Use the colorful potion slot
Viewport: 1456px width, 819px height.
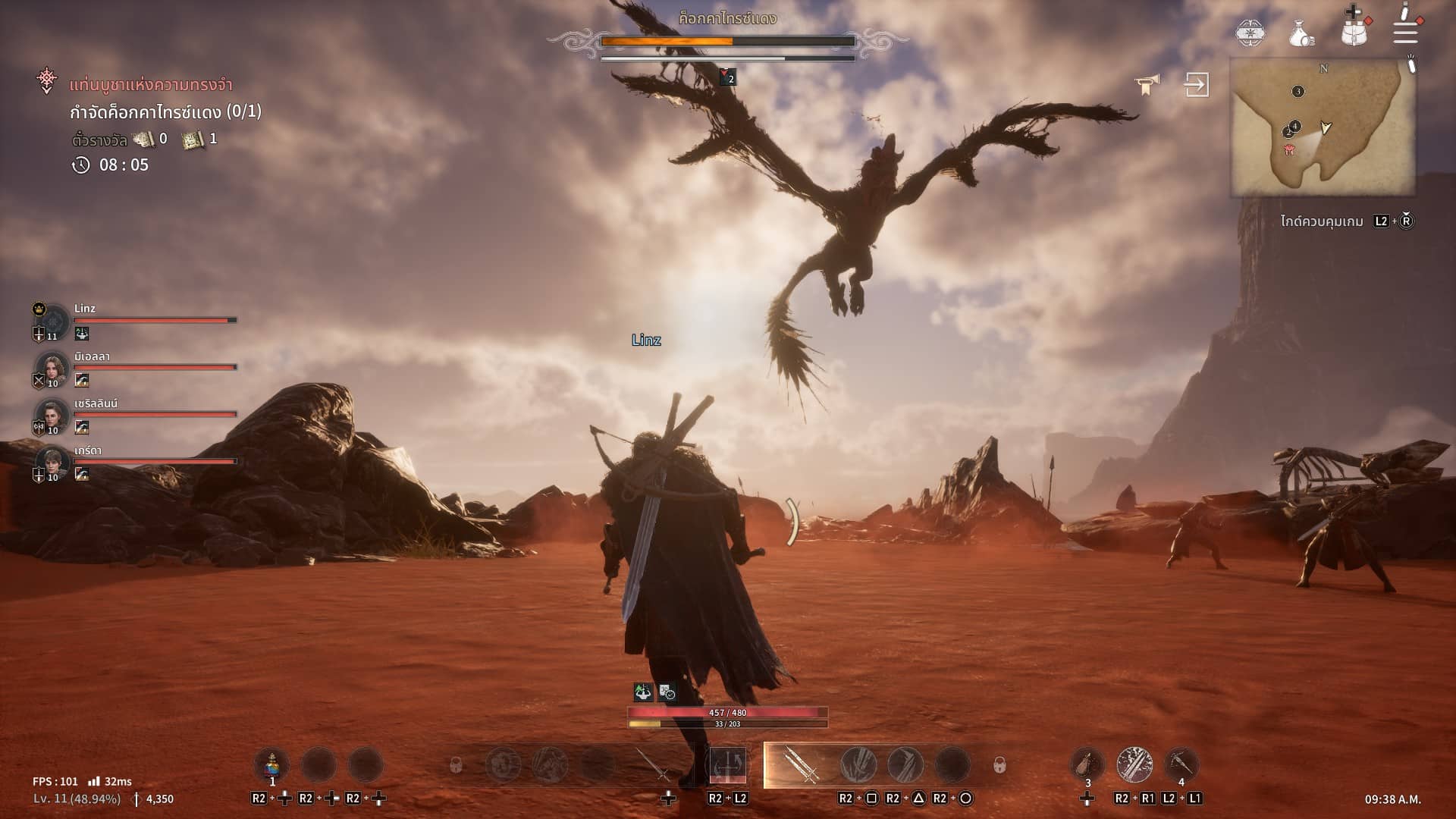271,764
